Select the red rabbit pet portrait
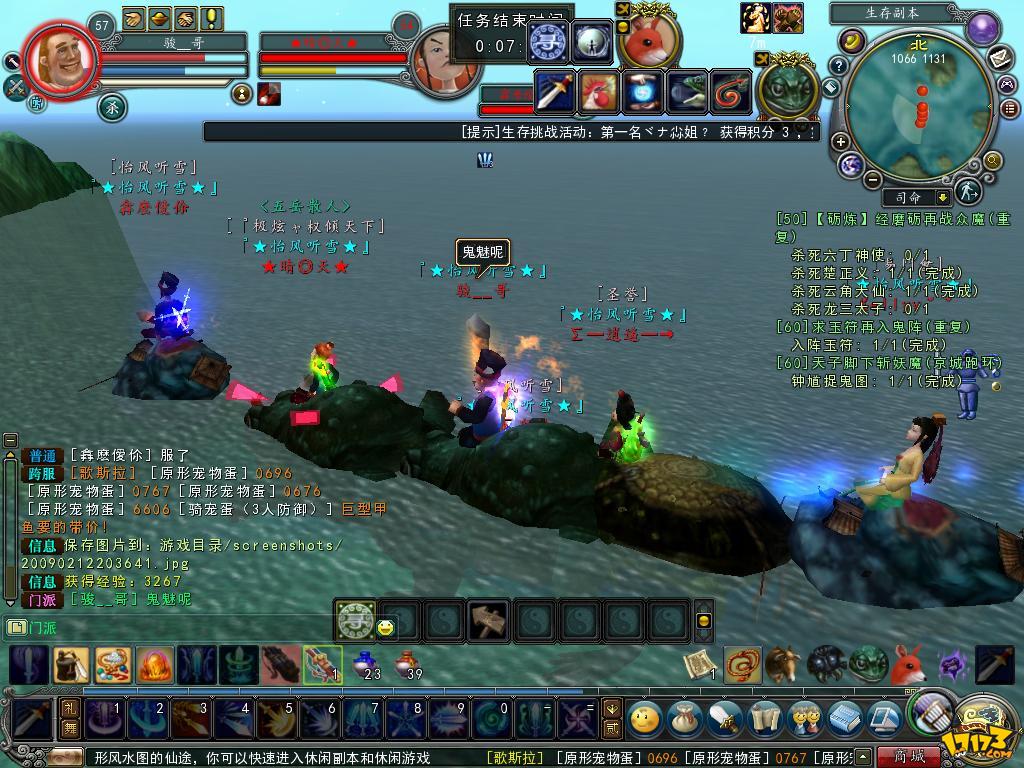The height and width of the screenshot is (768, 1024). 649,40
